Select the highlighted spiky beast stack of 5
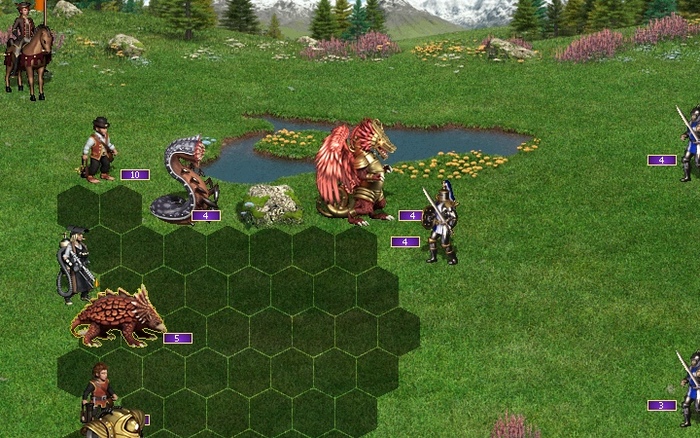This screenshot has height=438, width=700. click(117, 317)
